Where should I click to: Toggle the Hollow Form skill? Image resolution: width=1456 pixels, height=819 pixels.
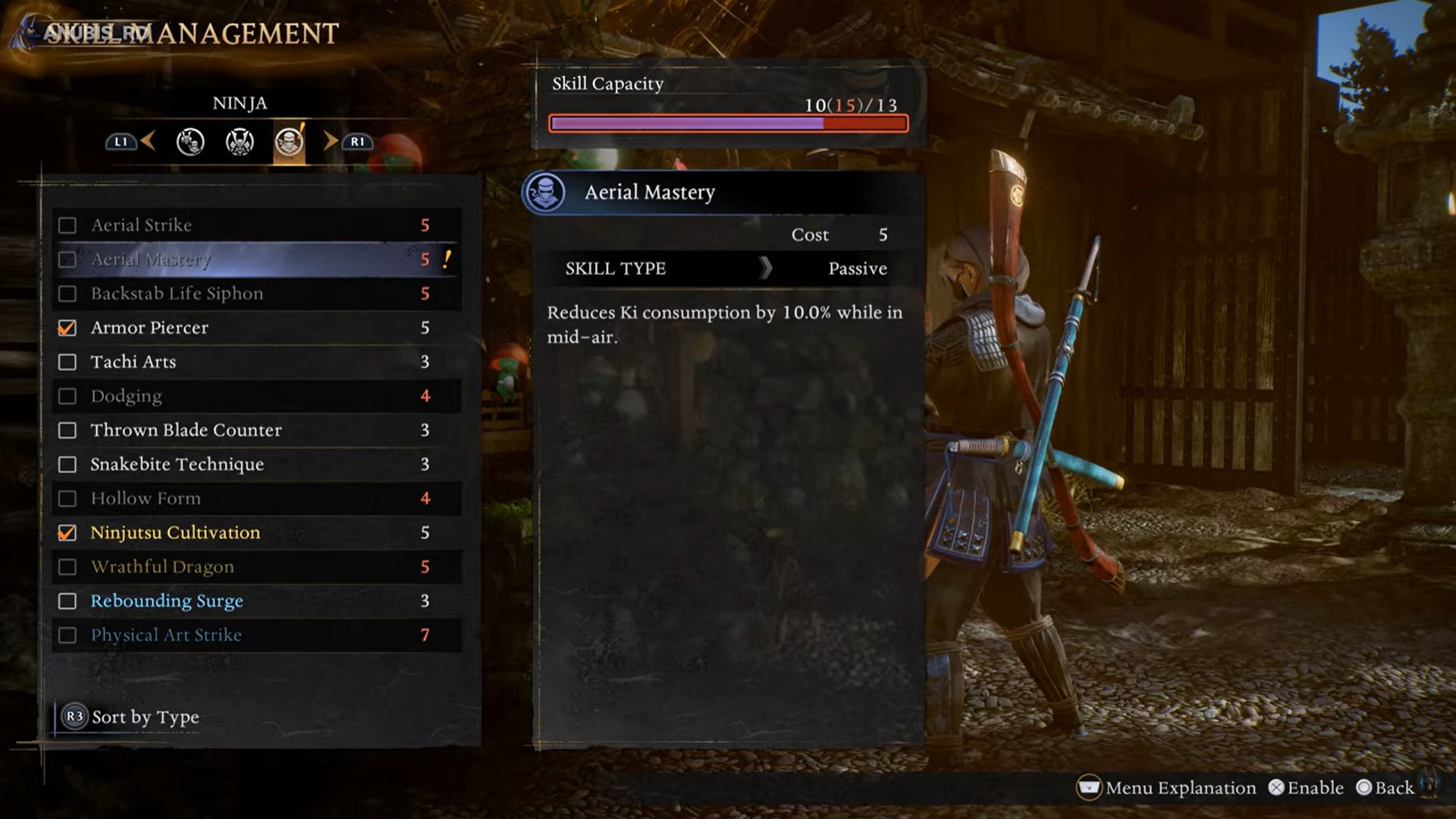(67, 498)
